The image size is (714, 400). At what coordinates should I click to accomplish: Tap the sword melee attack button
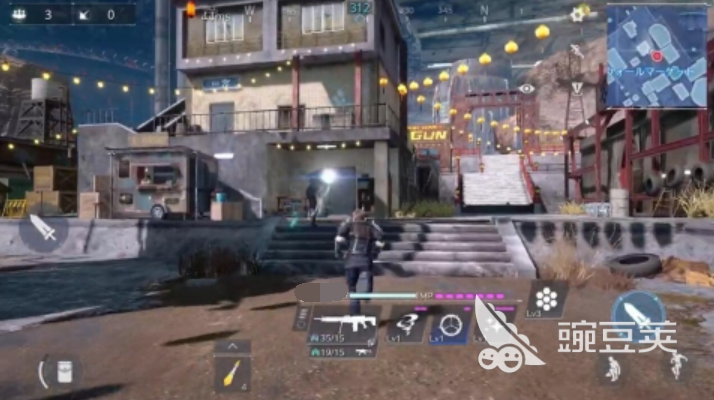[44, 231]
